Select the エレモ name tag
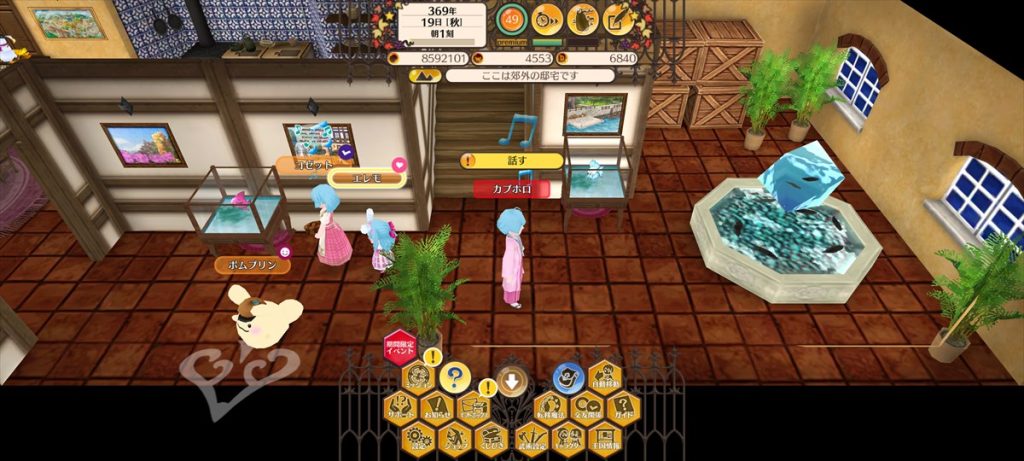Image resolution: width=1024 pixels, height=461 pixels. tap(365, 178)
